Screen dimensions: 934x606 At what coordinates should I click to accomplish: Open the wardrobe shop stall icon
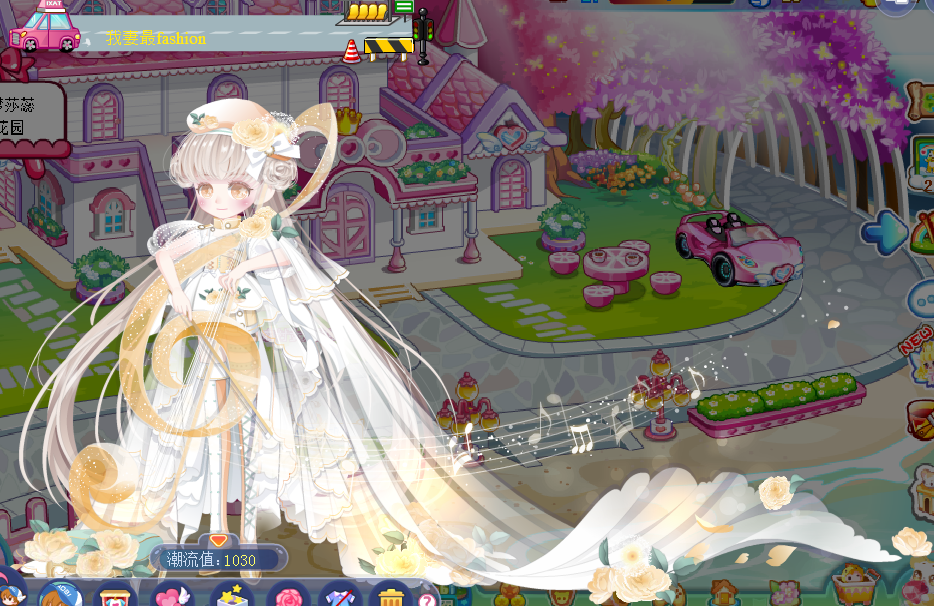point(114,596)
